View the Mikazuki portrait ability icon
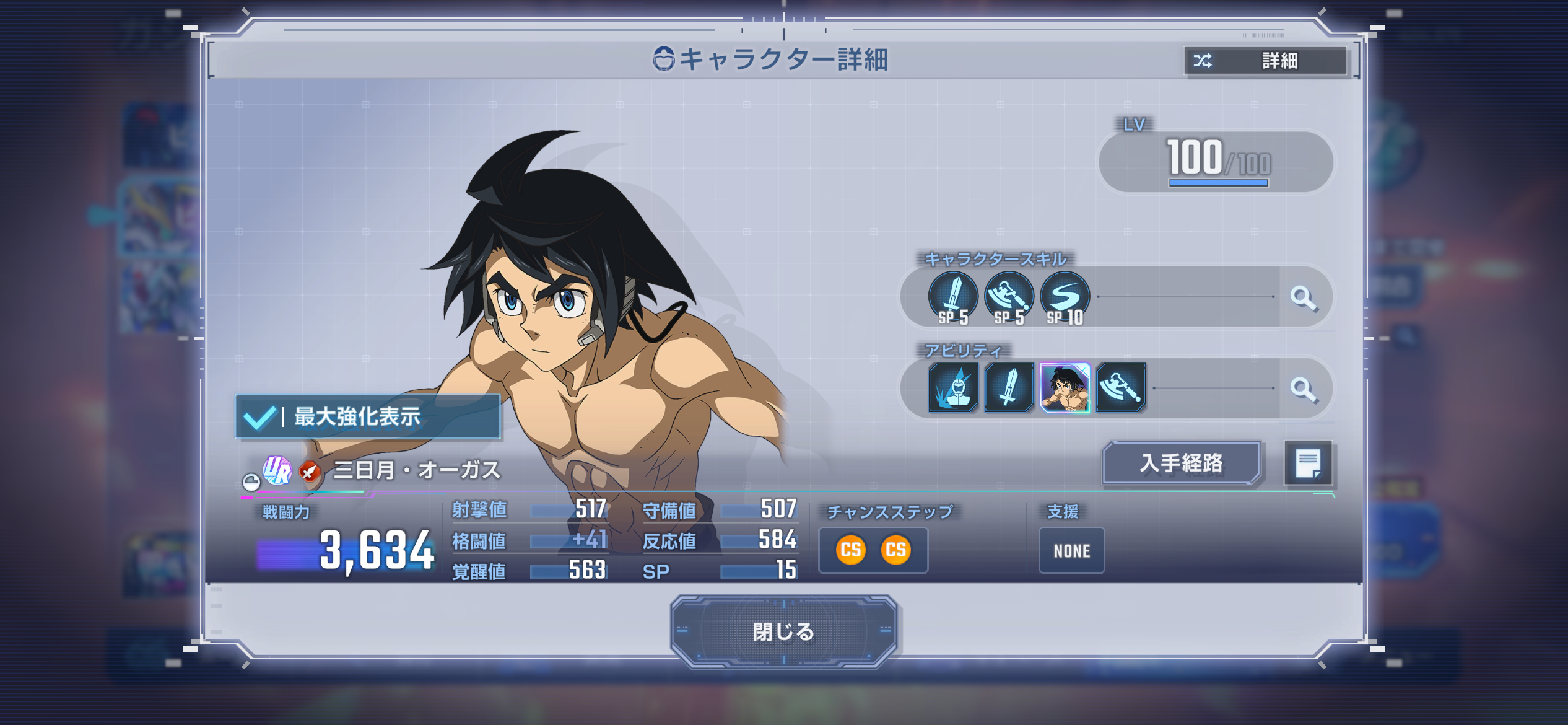The height and width of the screenshot is (725, 1568). pos(1065,388)
